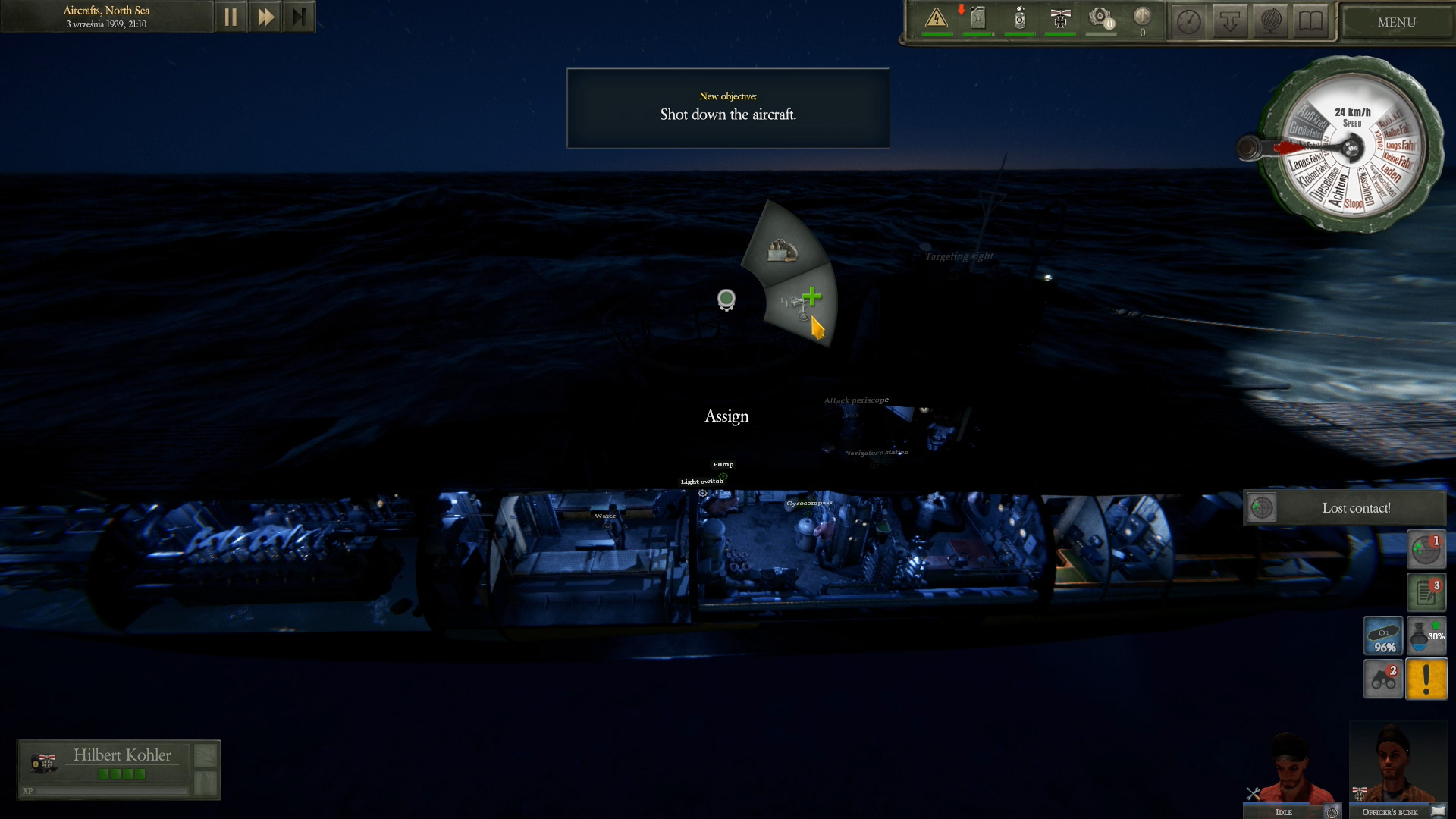Pause the game simulation
Viewport: 1456px width, 819px height.
(x=231, y=16)
